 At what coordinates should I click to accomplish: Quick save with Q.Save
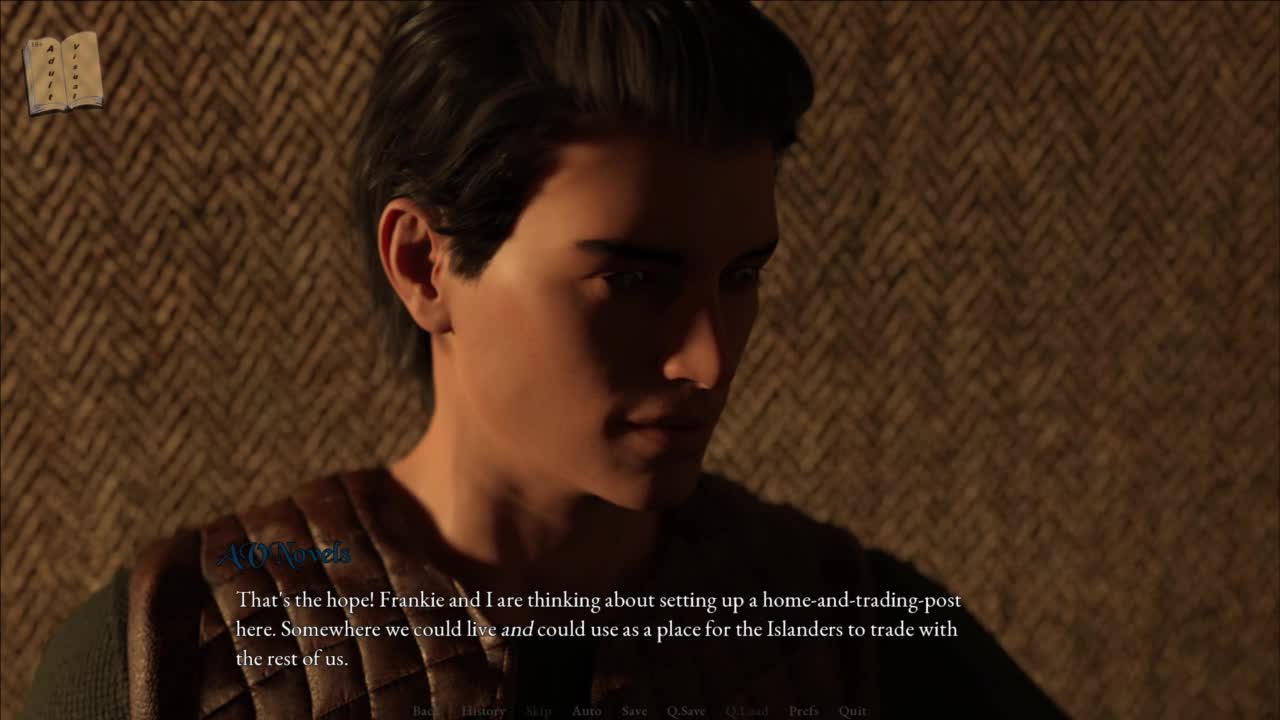tap(686, 711)
